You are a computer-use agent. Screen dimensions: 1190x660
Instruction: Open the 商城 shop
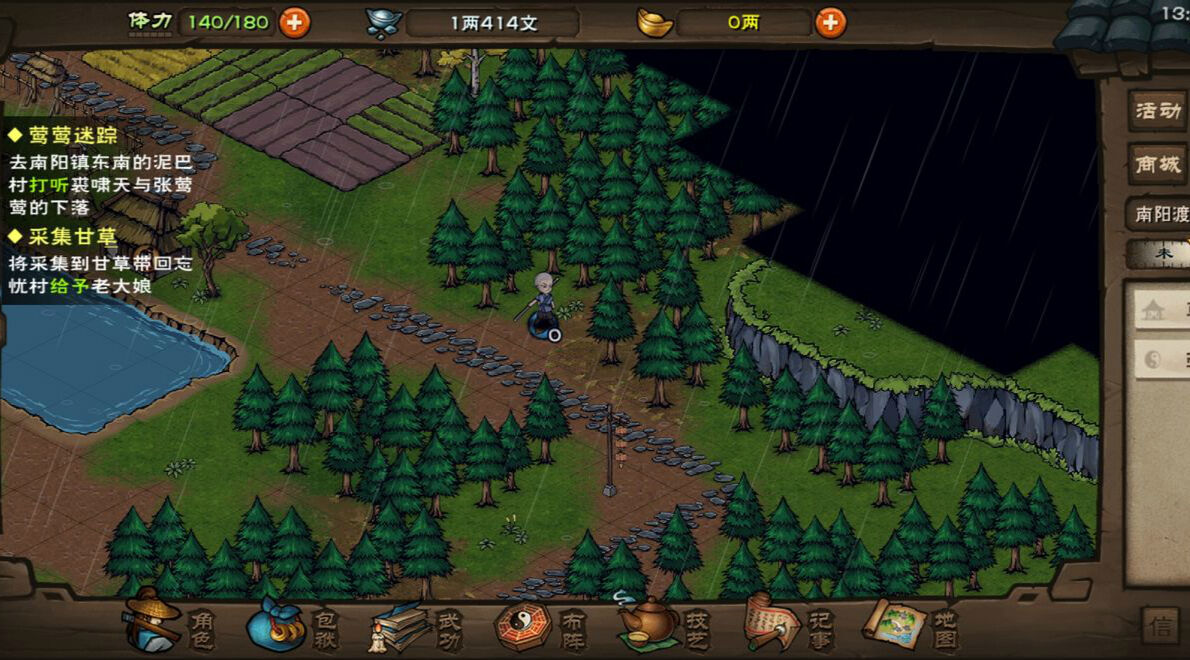click(1159, 164)
